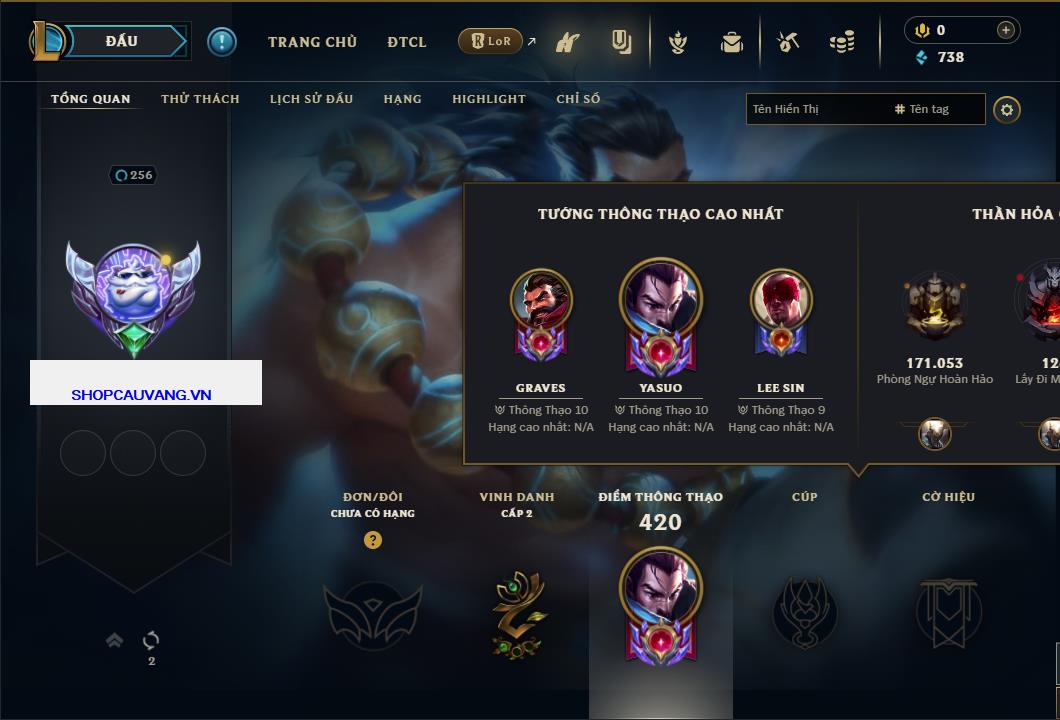Open the VINH DANH honor emblem
1060x720 pixels.
click(517, 614)
